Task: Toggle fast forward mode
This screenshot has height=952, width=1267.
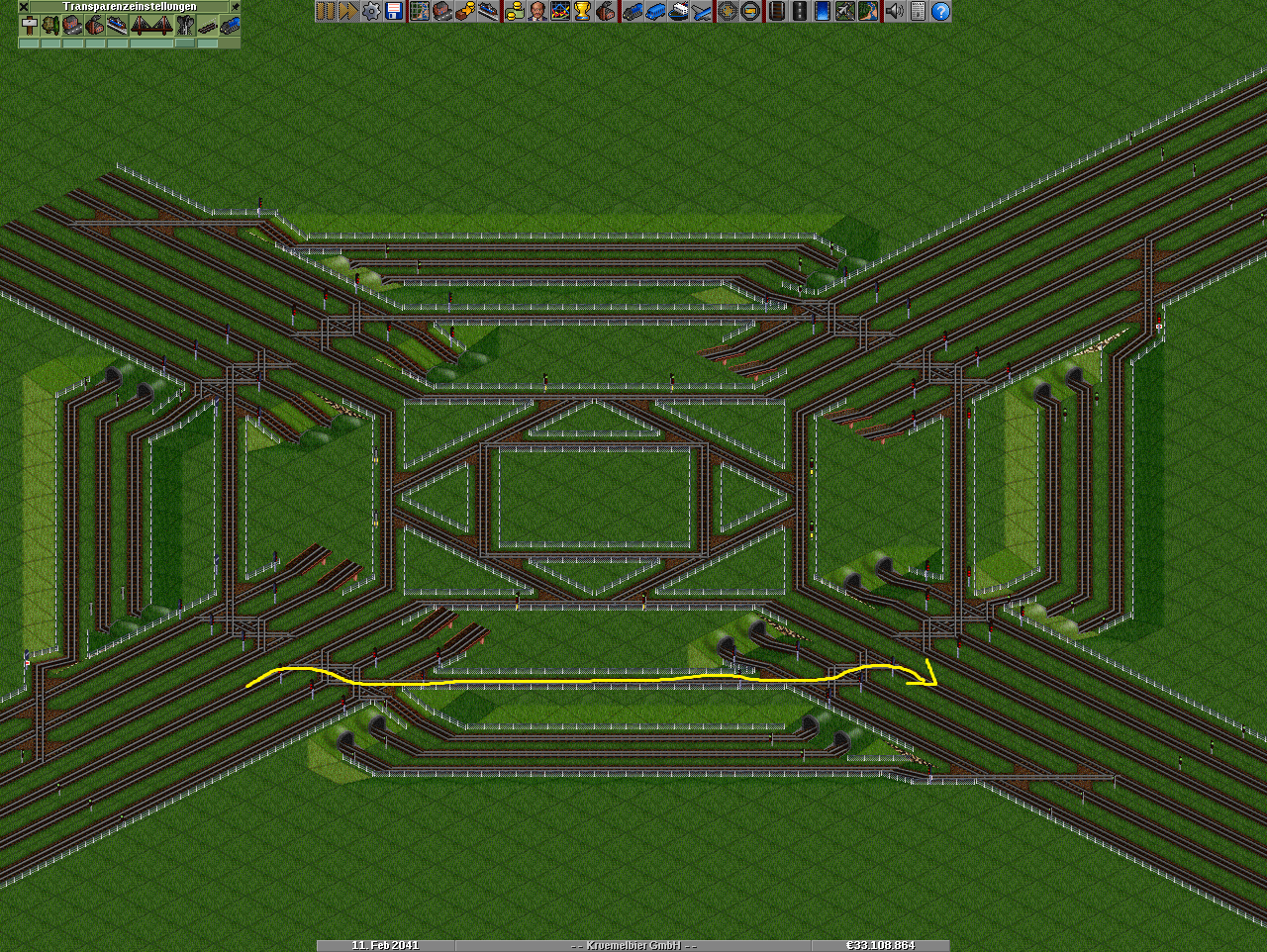Action: click(347, 11)
